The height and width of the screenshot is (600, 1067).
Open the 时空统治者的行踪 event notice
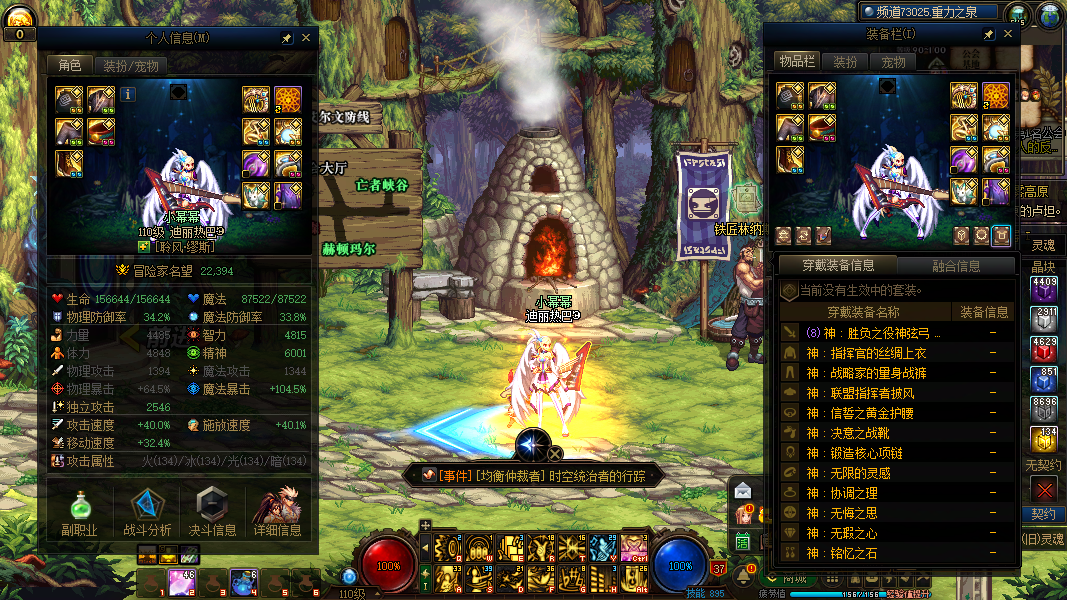tap(540, 476)
